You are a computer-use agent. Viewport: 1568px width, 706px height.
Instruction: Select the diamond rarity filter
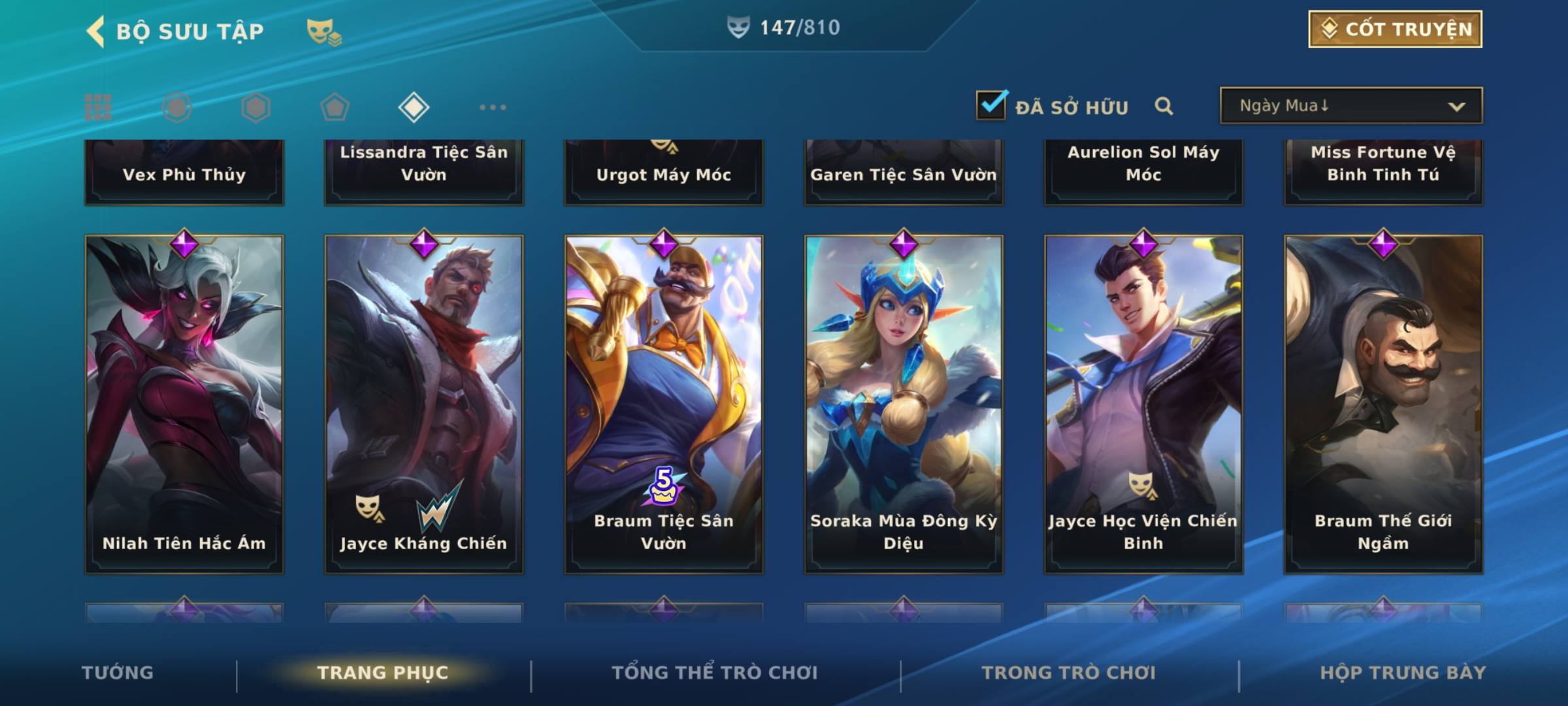pyautogui.click(x=414, y=107)
